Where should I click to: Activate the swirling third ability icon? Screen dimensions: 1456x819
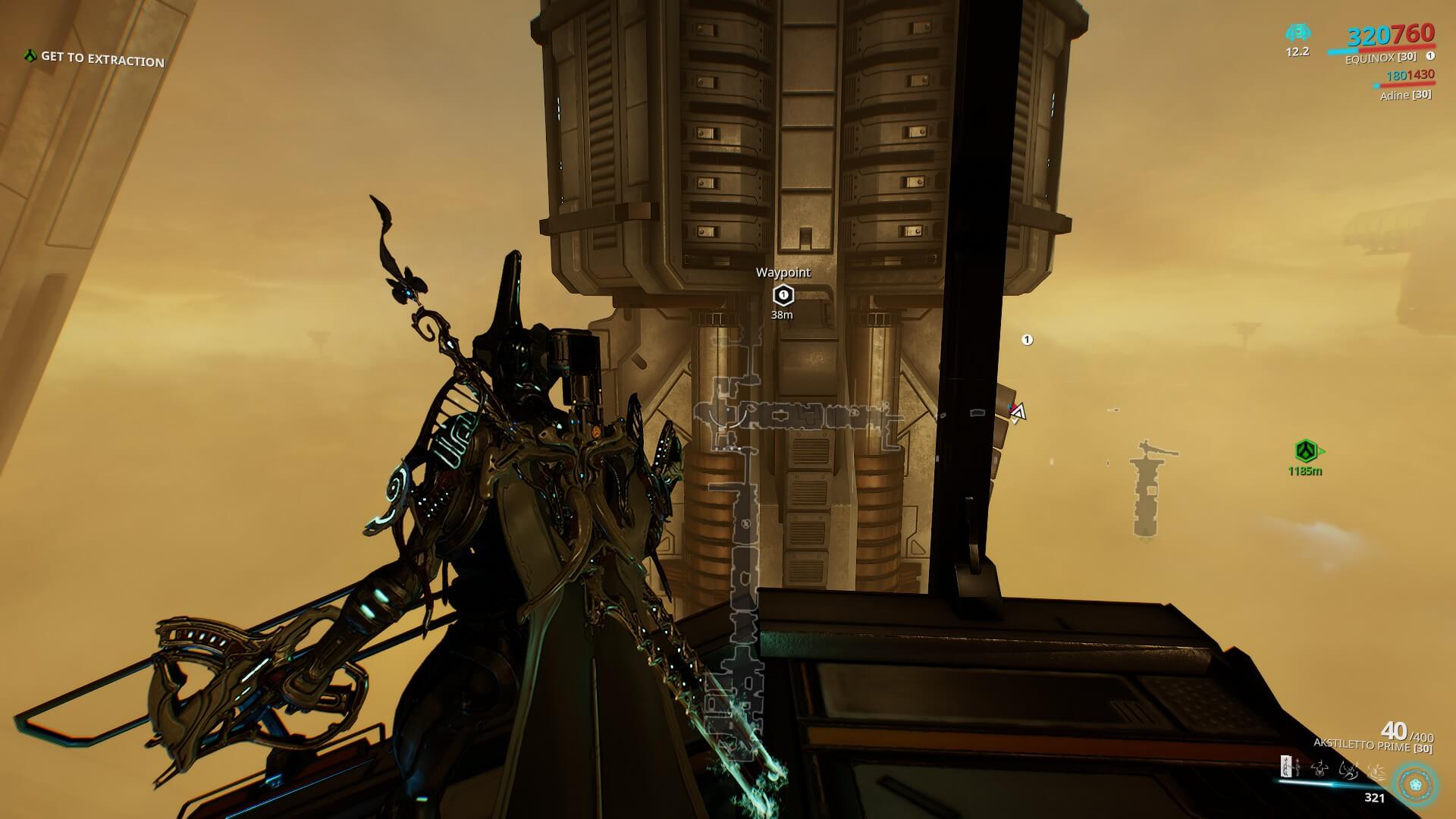[x=1348, y=769]
